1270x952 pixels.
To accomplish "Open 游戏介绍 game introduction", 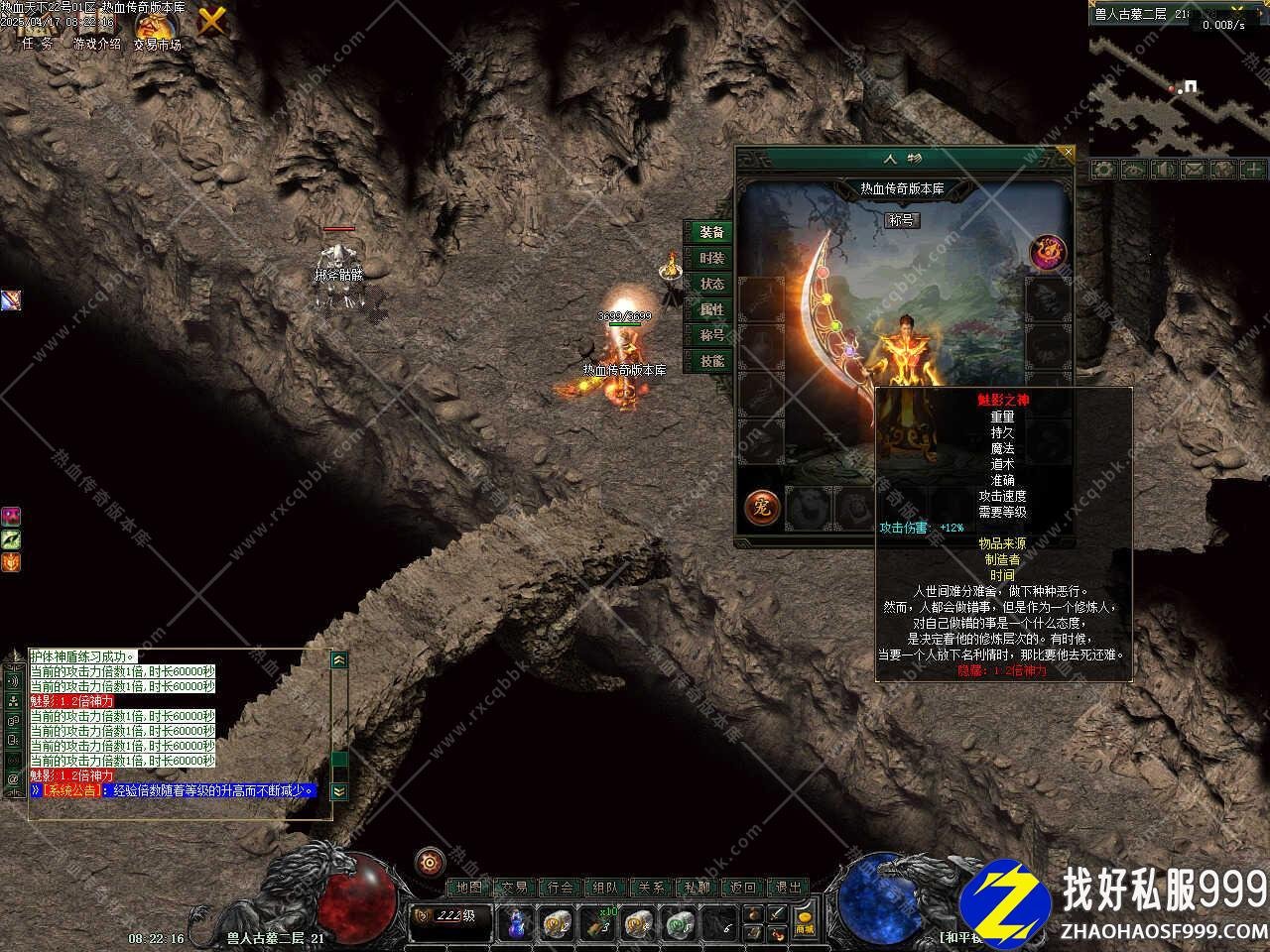I will tap(96, 29).
